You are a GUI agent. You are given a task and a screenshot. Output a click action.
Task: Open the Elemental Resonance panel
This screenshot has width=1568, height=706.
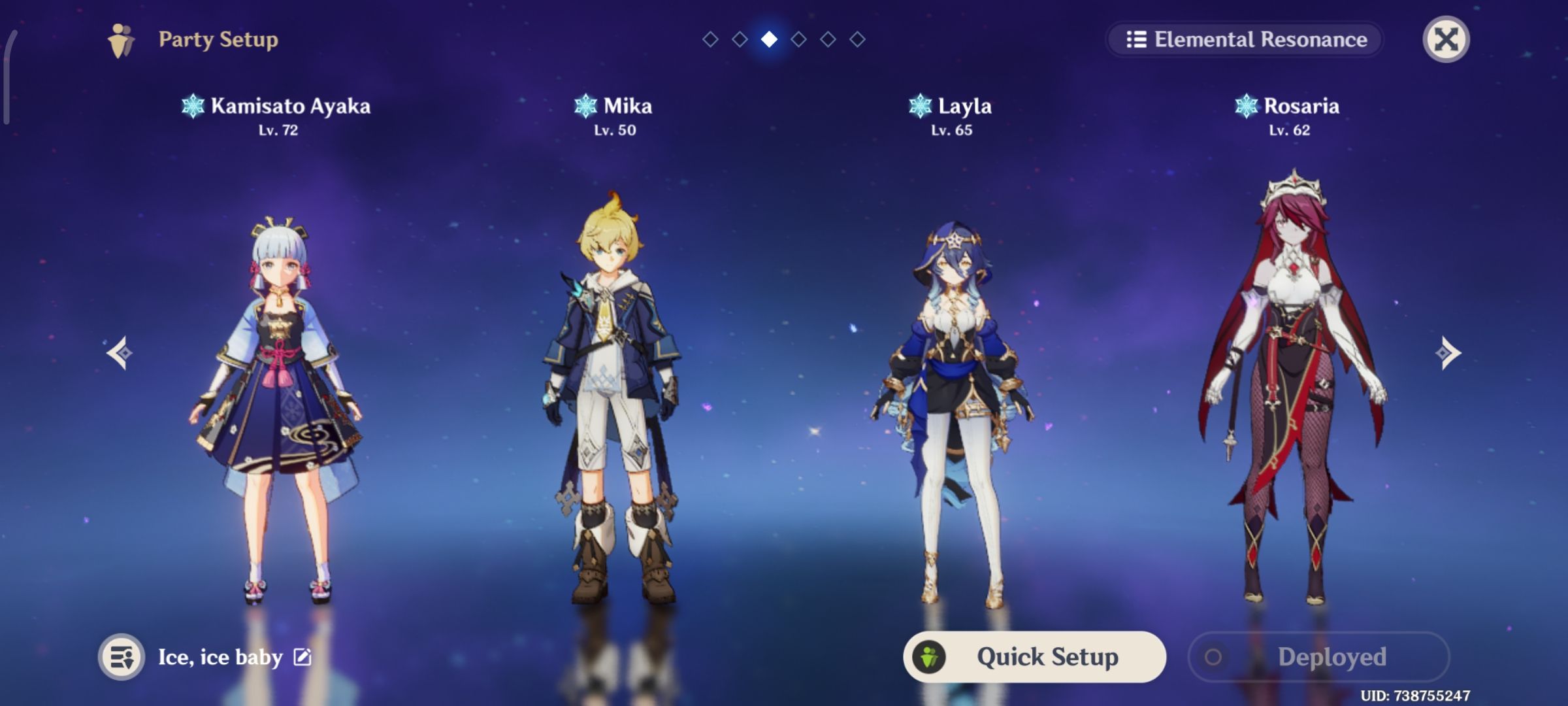(x=1243, y=39)
